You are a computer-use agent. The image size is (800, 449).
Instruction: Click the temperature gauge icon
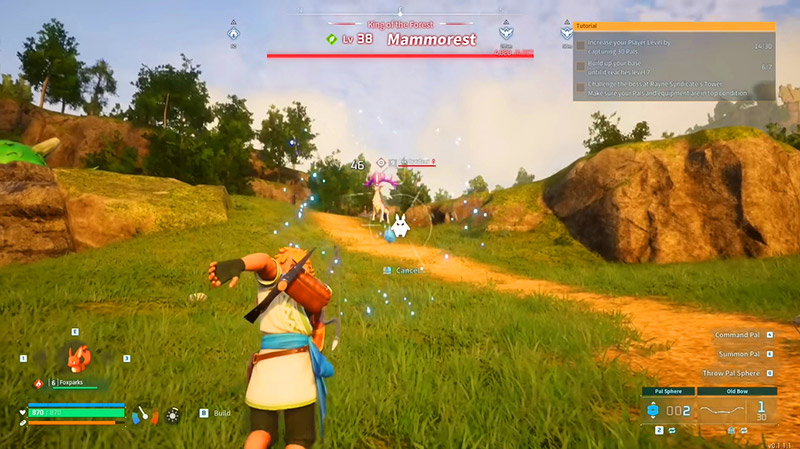pyautogui.click(x=144, y=412)
